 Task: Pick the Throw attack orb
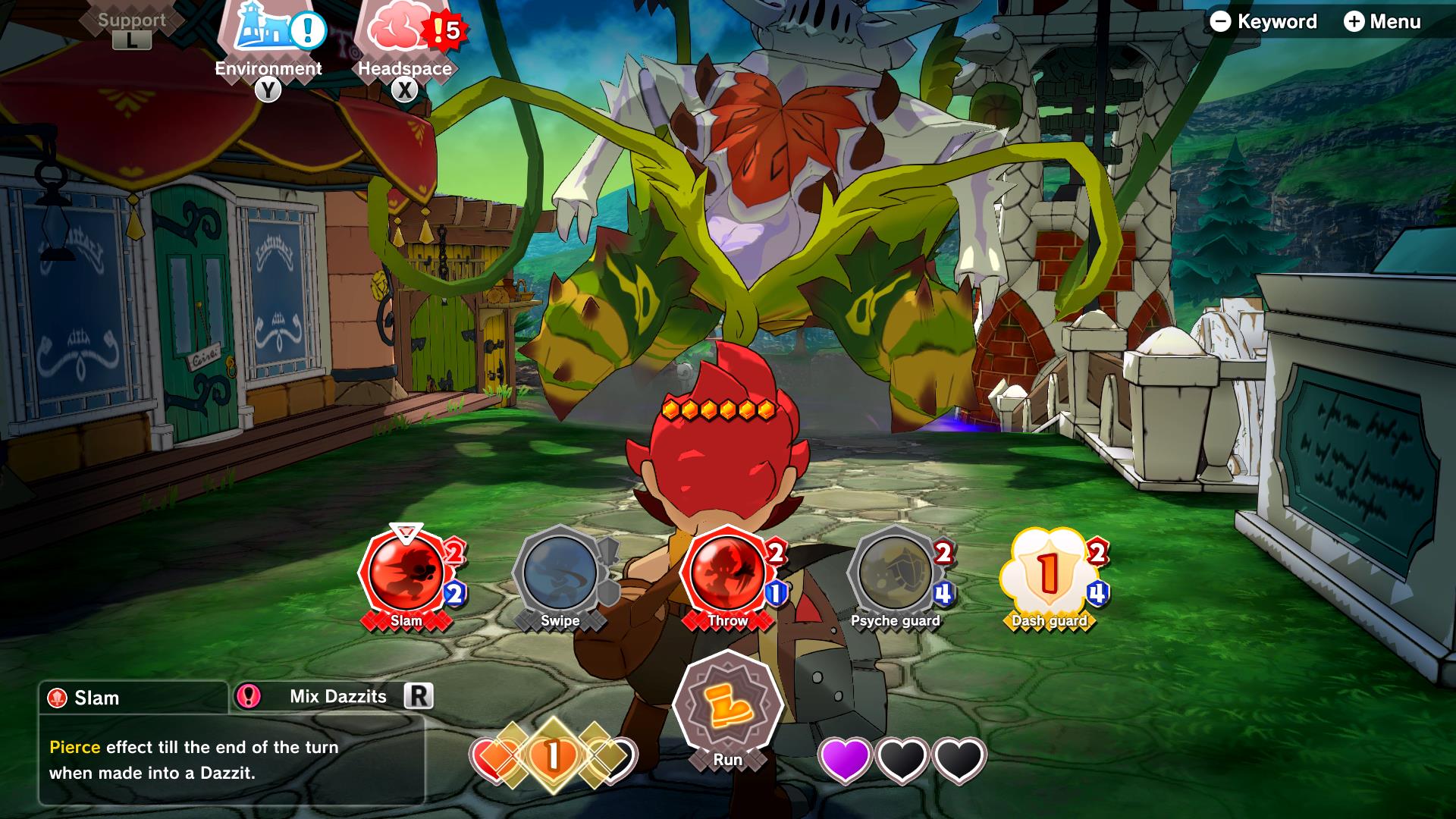[x=726, y=572]
